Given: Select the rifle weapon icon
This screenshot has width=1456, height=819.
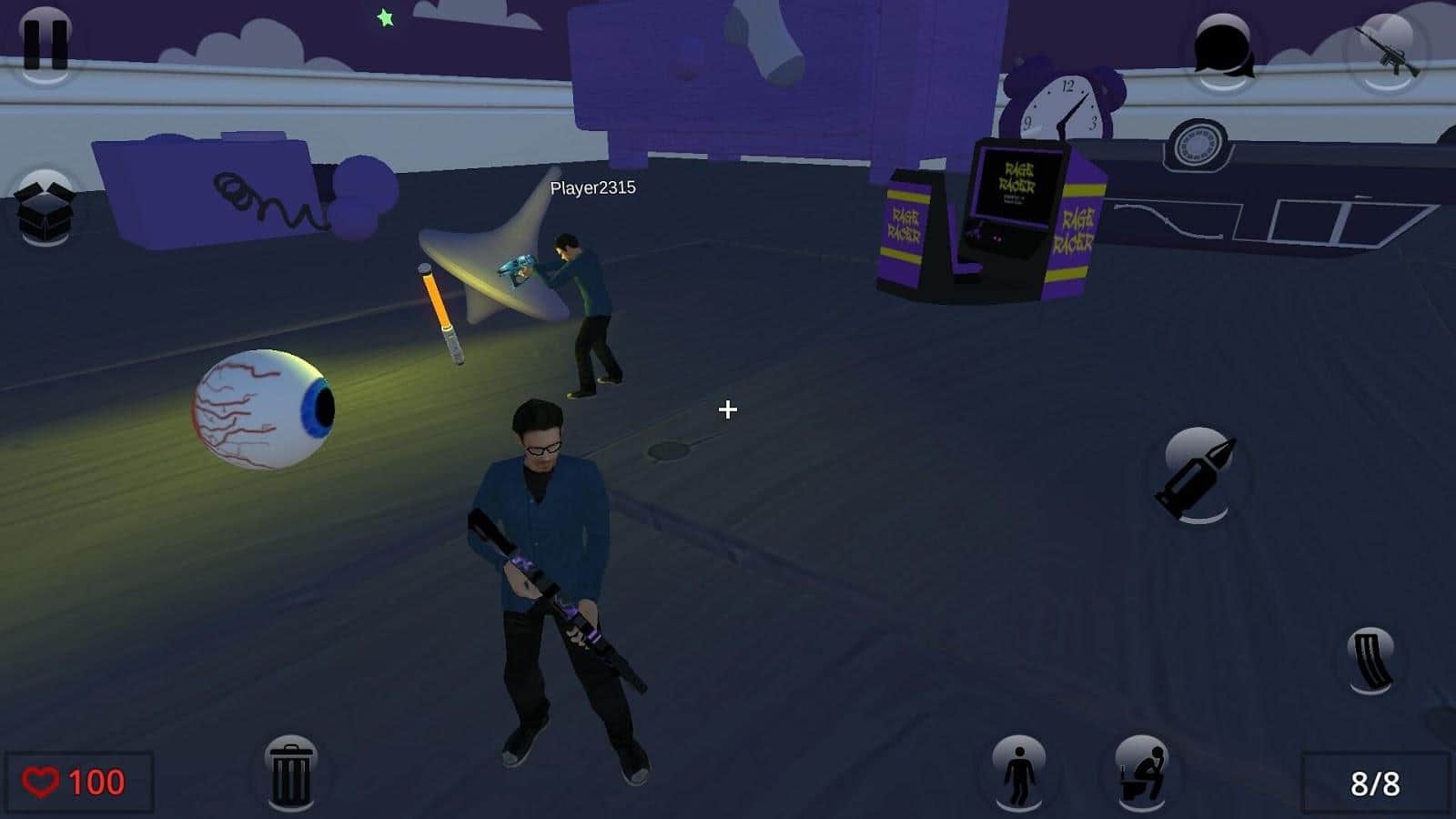Looking at the screenshot, I should pos(1383,50).
